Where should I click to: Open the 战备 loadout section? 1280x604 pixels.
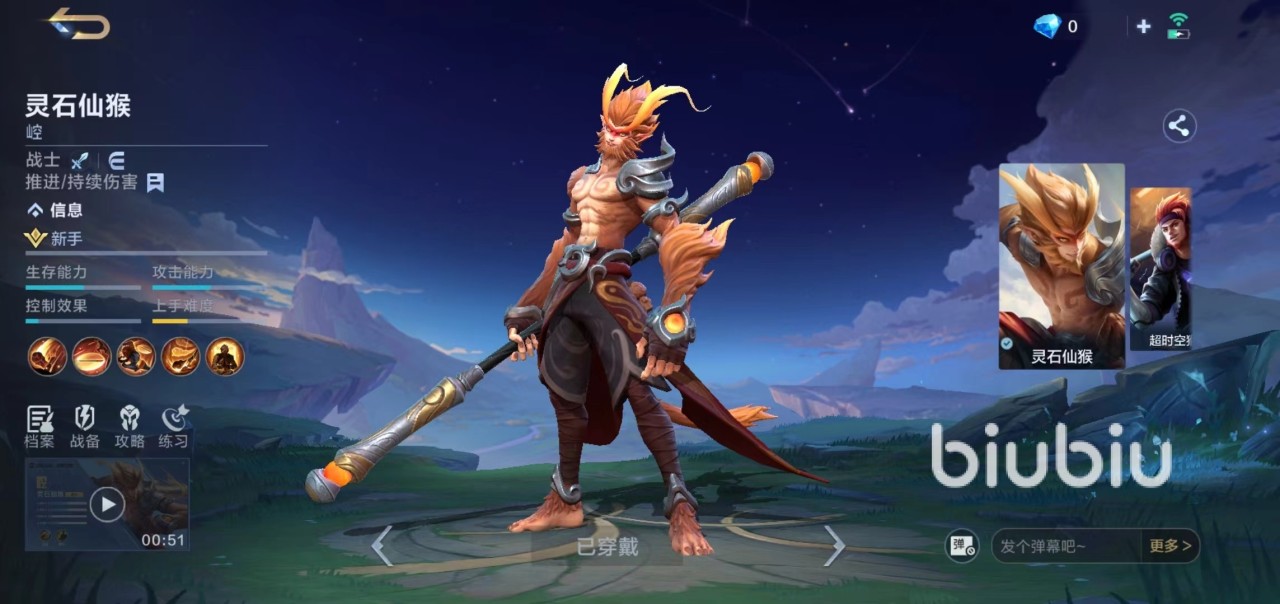(x=85, y=427)
